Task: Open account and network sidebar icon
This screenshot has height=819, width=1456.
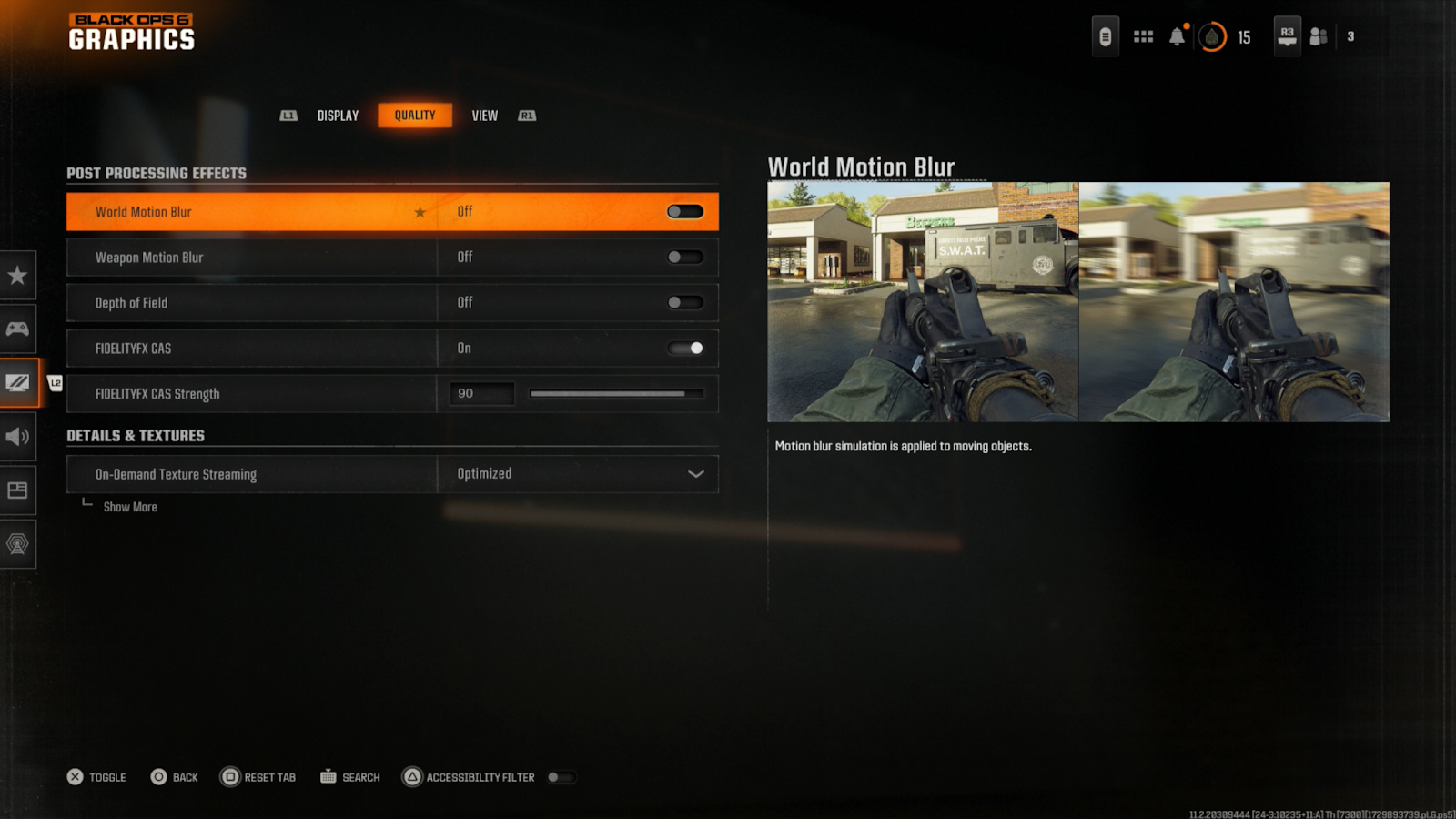Action: point(17,544)
